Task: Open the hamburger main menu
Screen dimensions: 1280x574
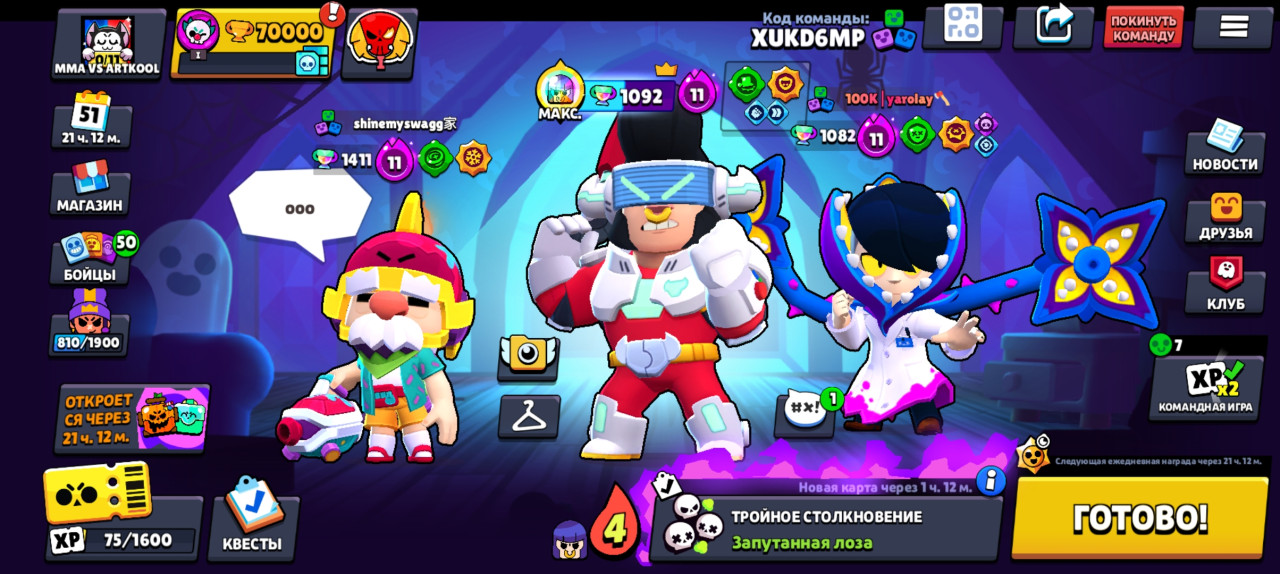Action: (1233, 28)
